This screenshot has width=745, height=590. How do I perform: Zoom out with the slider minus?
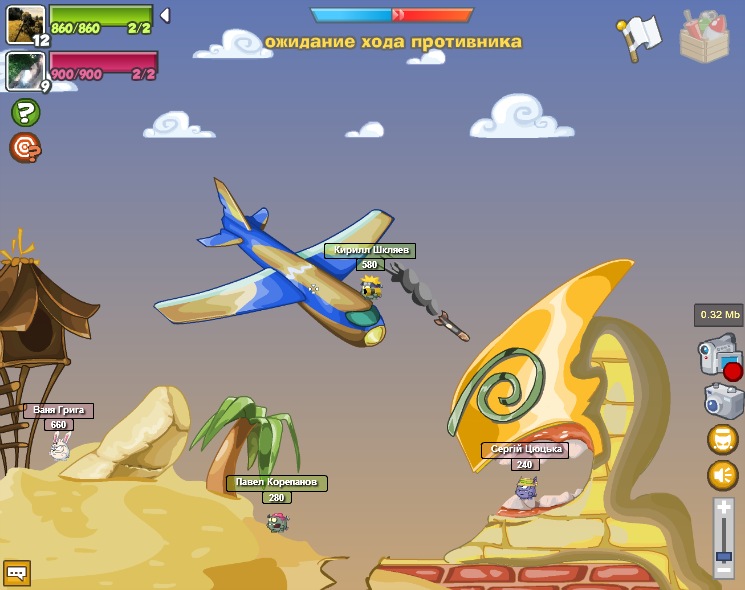pyautogui.click(x=724, y=570)
